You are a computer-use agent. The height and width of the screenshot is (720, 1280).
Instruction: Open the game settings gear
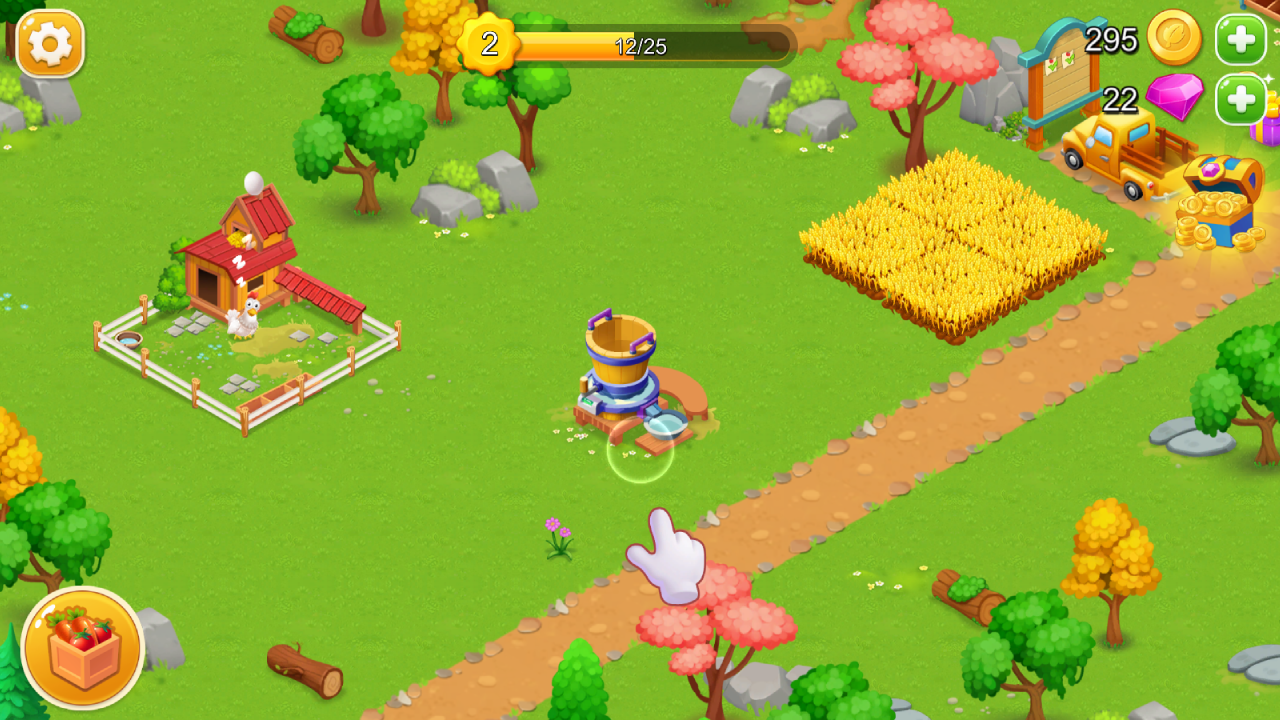click(49, 45)
